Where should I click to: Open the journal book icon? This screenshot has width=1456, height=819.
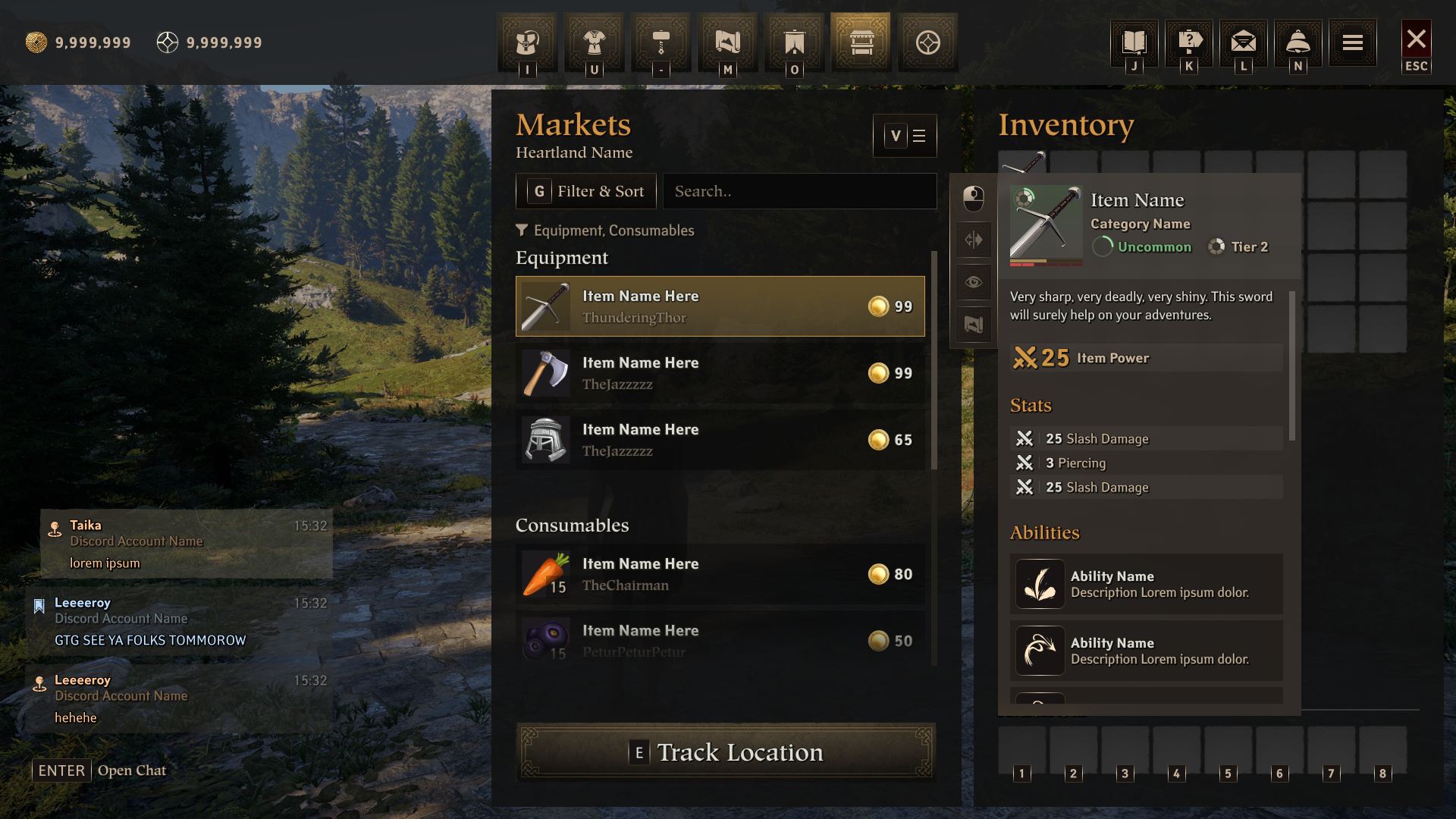pyautogui.click(x=1134, y=42)
